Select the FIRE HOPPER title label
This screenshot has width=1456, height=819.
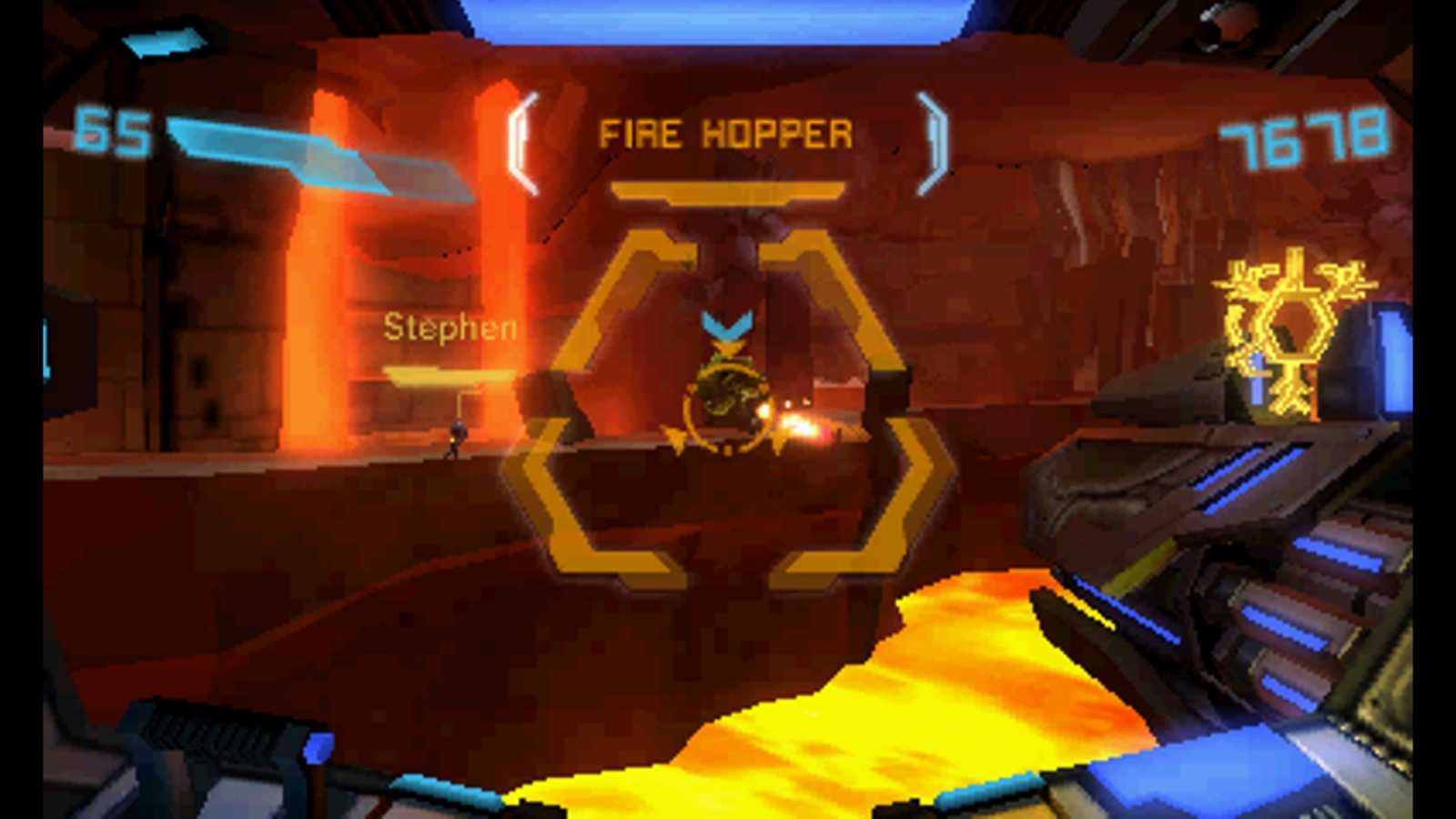pos(728,135)
